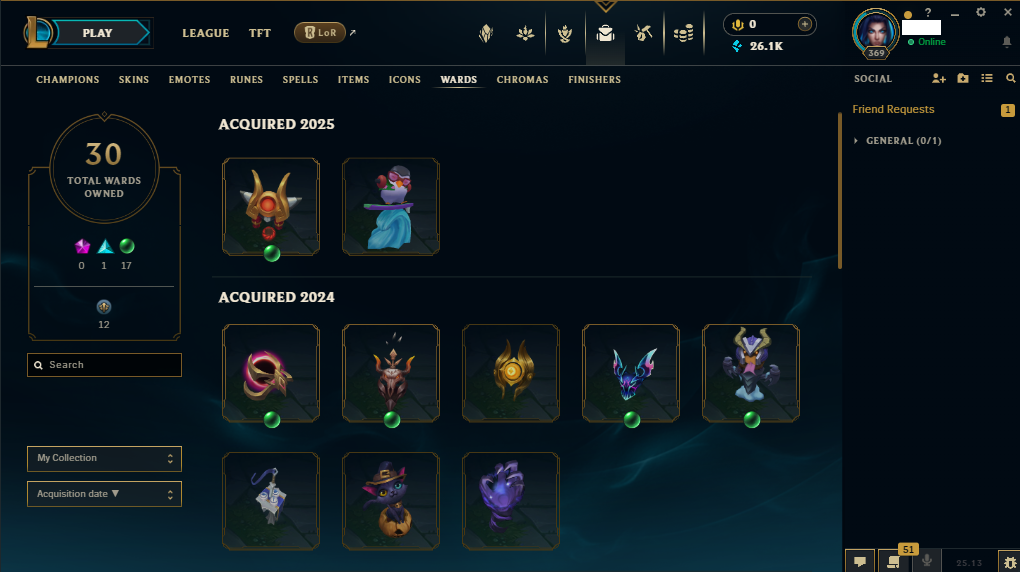Viewport: 1020px width, 572px height.
Task: Open the Friend Requests list
Action: pyautogui.click(x=893, y=109)
